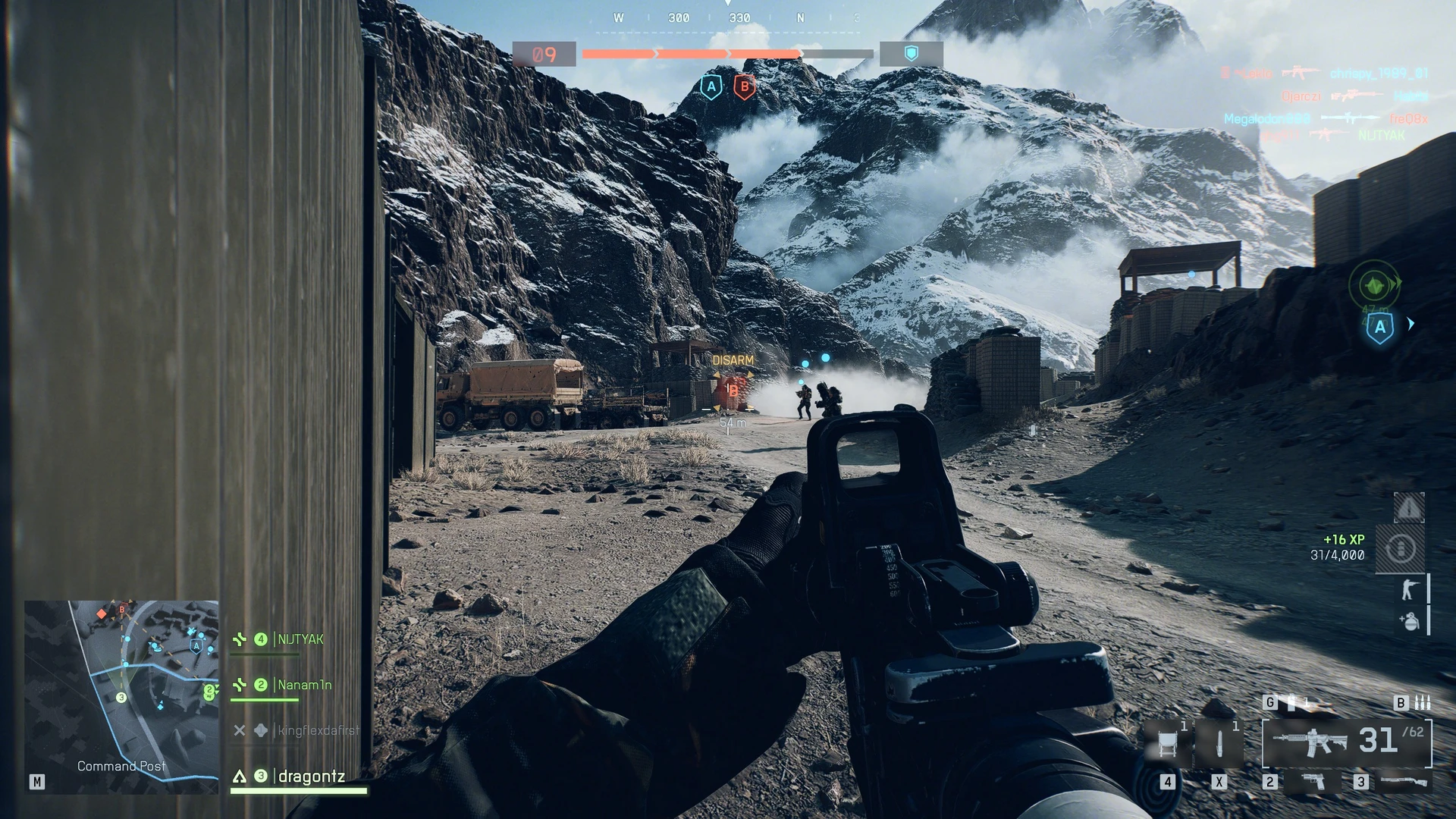Open the Command Post minimap

point(121,696)
